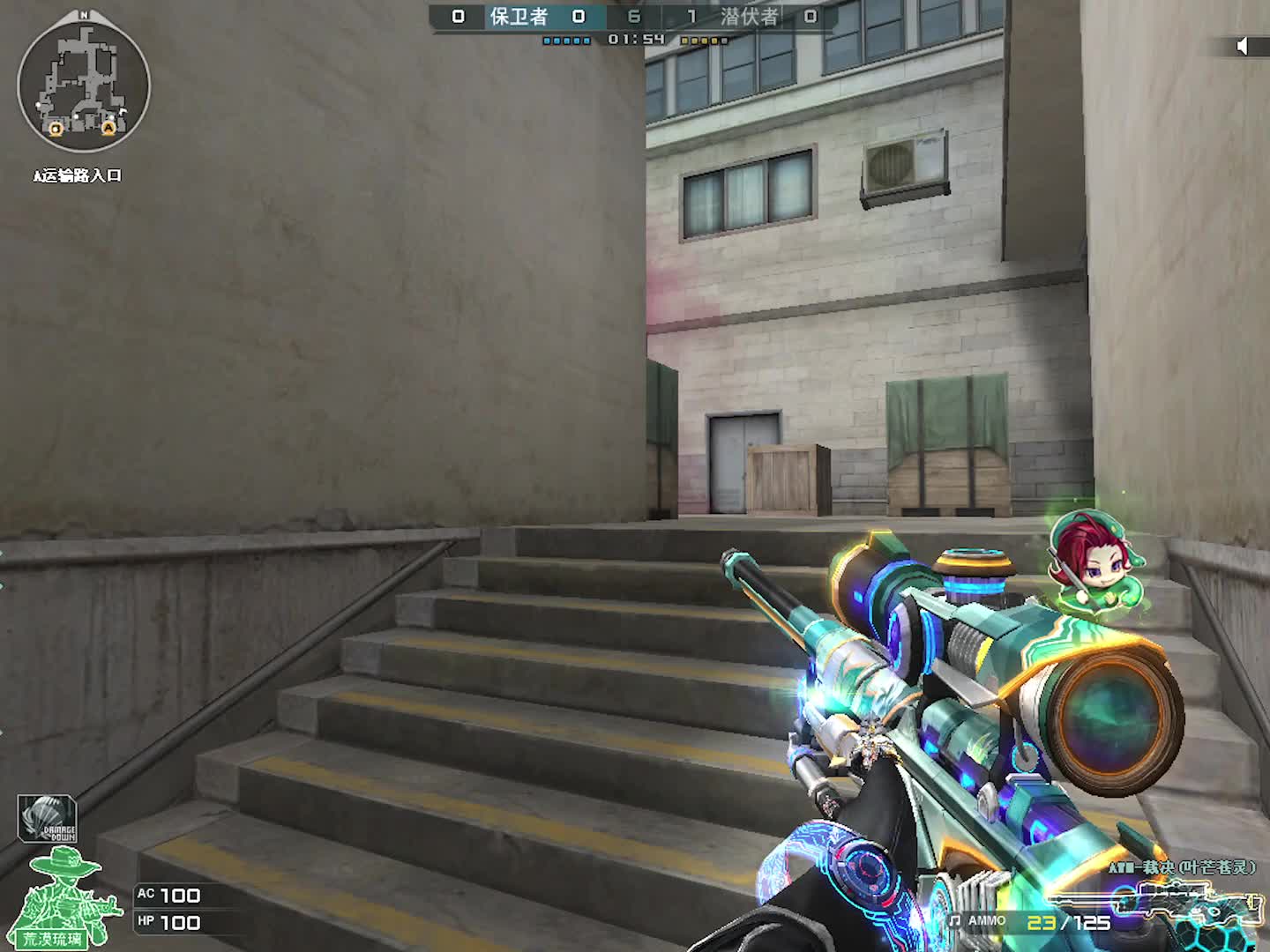The width and height of the screenshot is (1270, 952).
Task: Select the Damage Down parachute icon
Action: point(48,820)
